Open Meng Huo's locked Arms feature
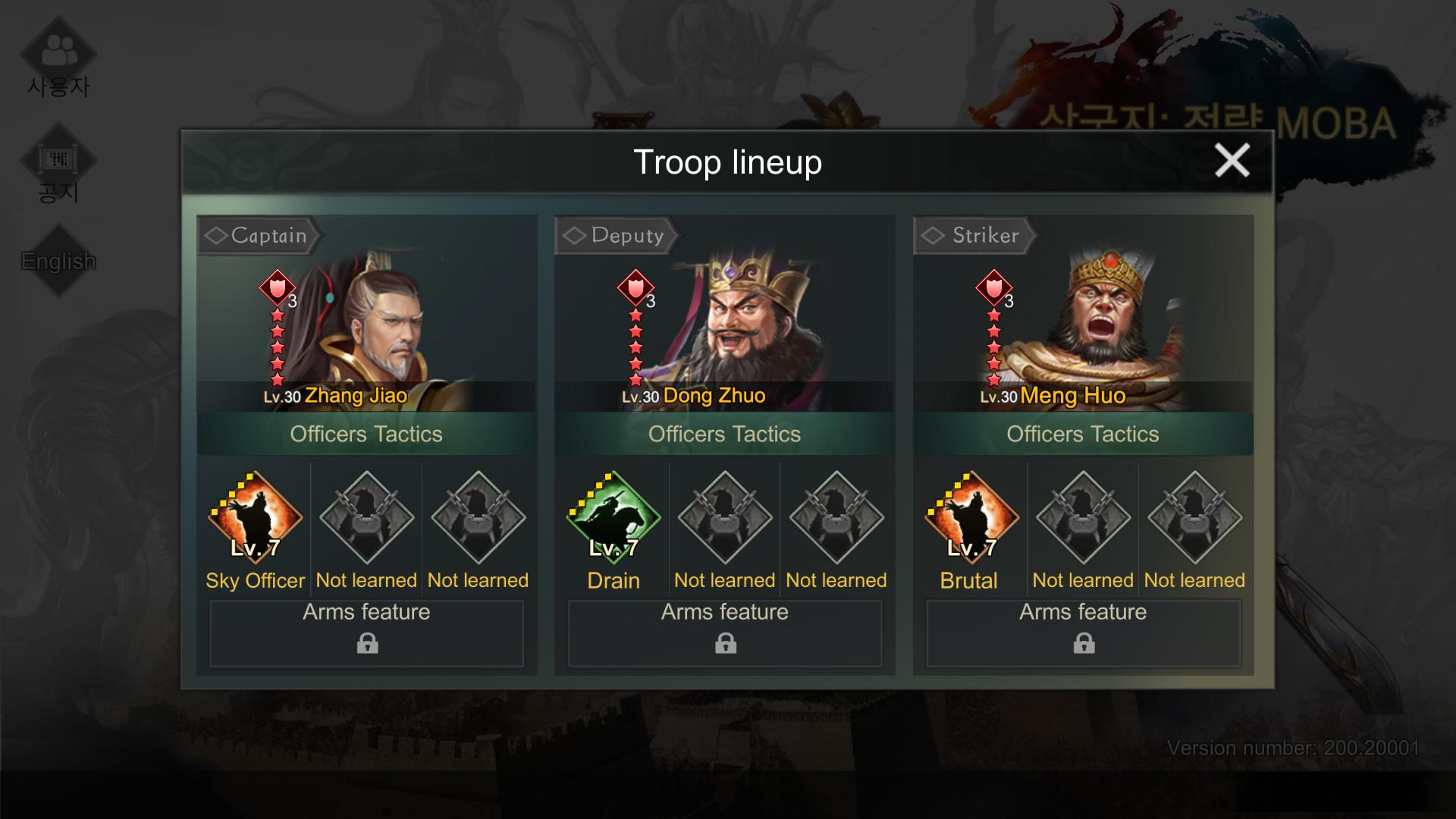This screenshot has width=1456, height=819. point(1084,633)
